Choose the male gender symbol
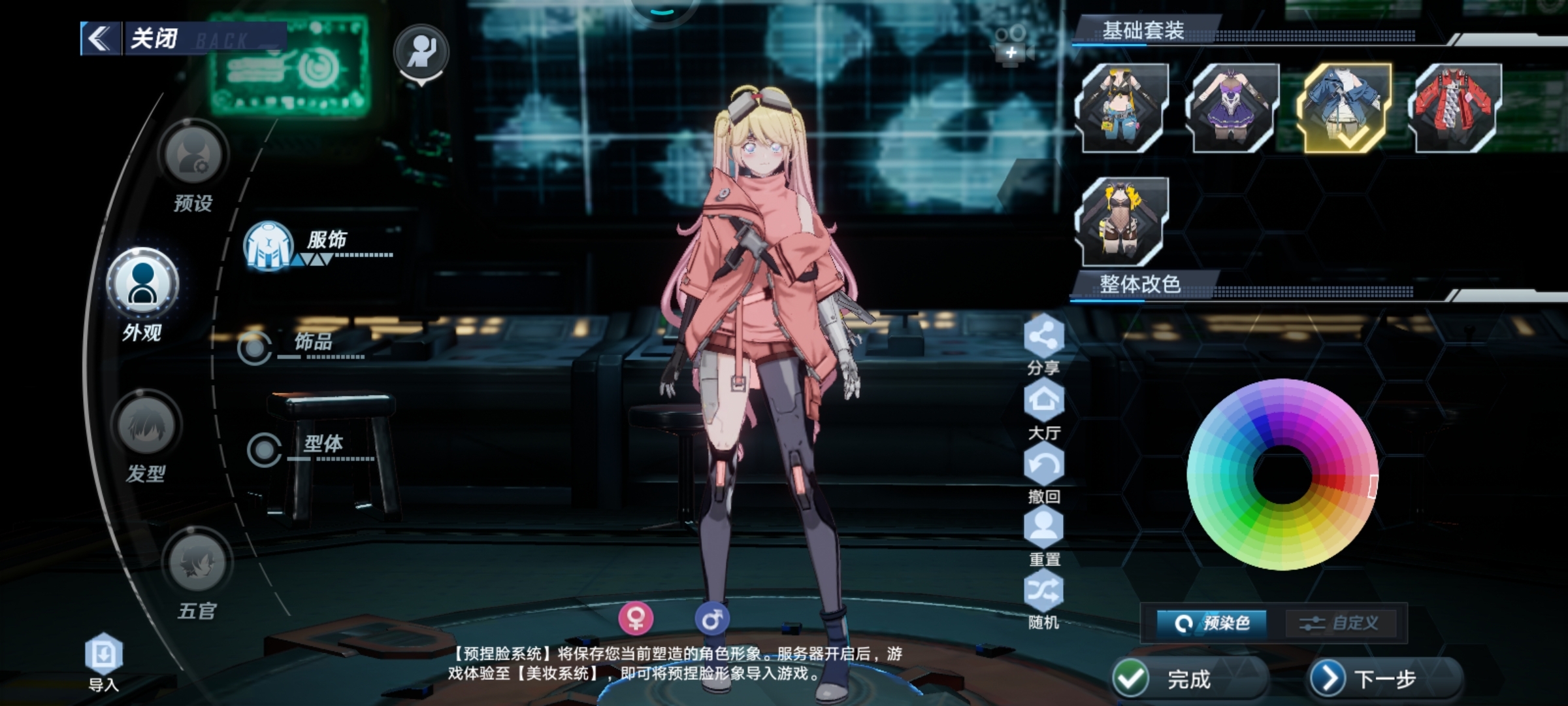 [x=711, y=618]
